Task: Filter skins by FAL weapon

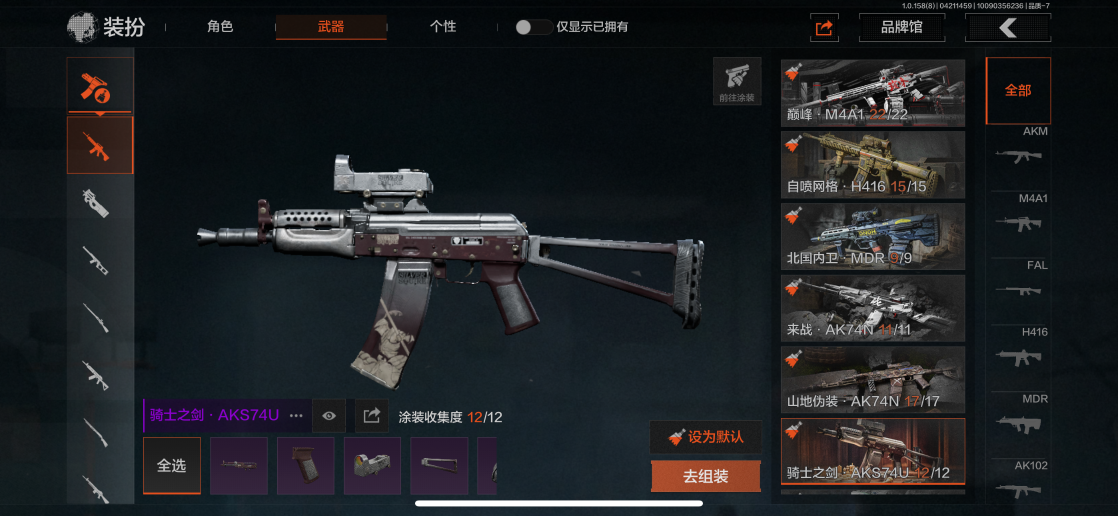Action: click(x=1020, y=286)
